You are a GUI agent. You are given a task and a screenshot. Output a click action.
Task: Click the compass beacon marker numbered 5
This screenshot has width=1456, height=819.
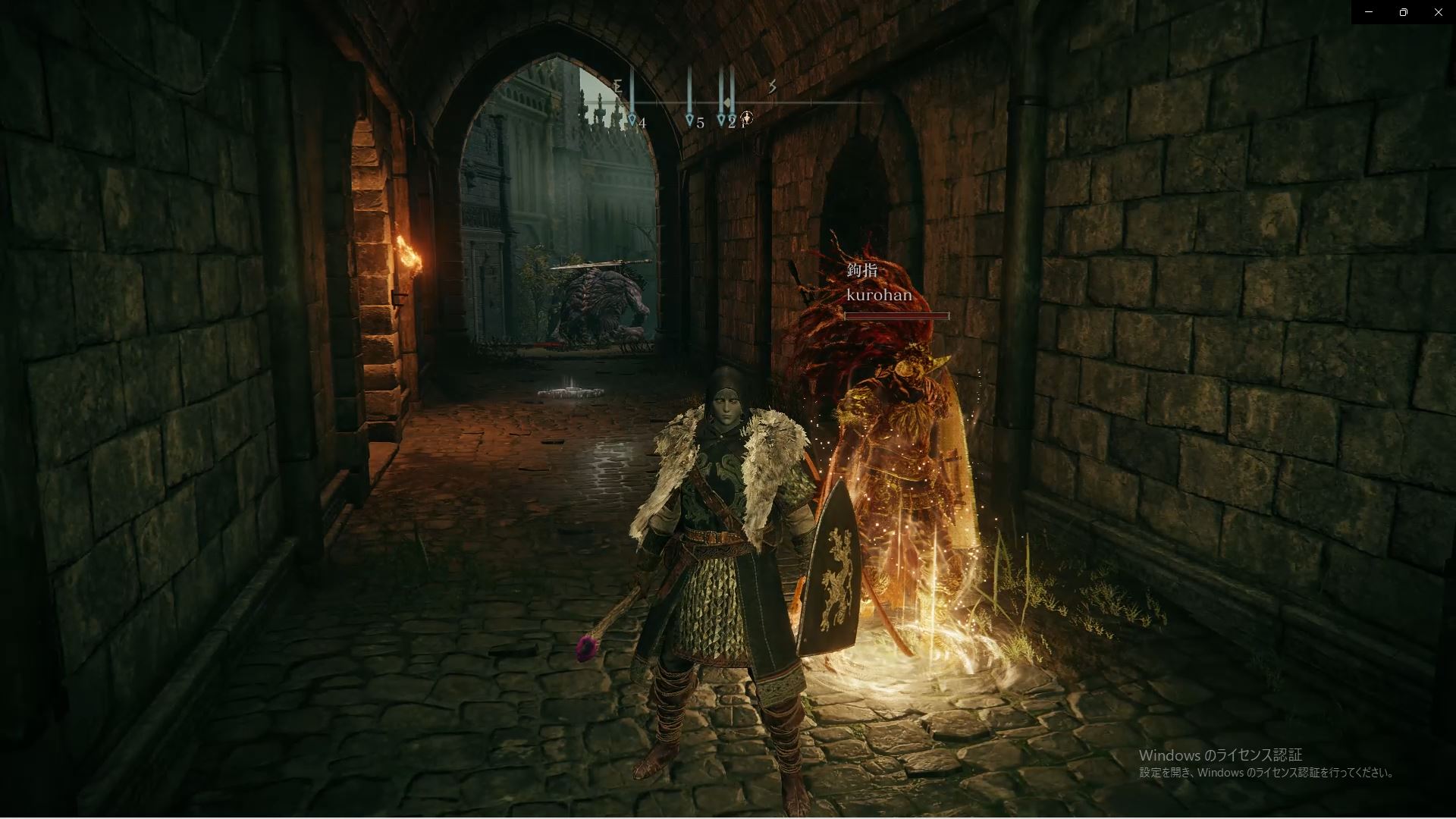tap(689, 120)
